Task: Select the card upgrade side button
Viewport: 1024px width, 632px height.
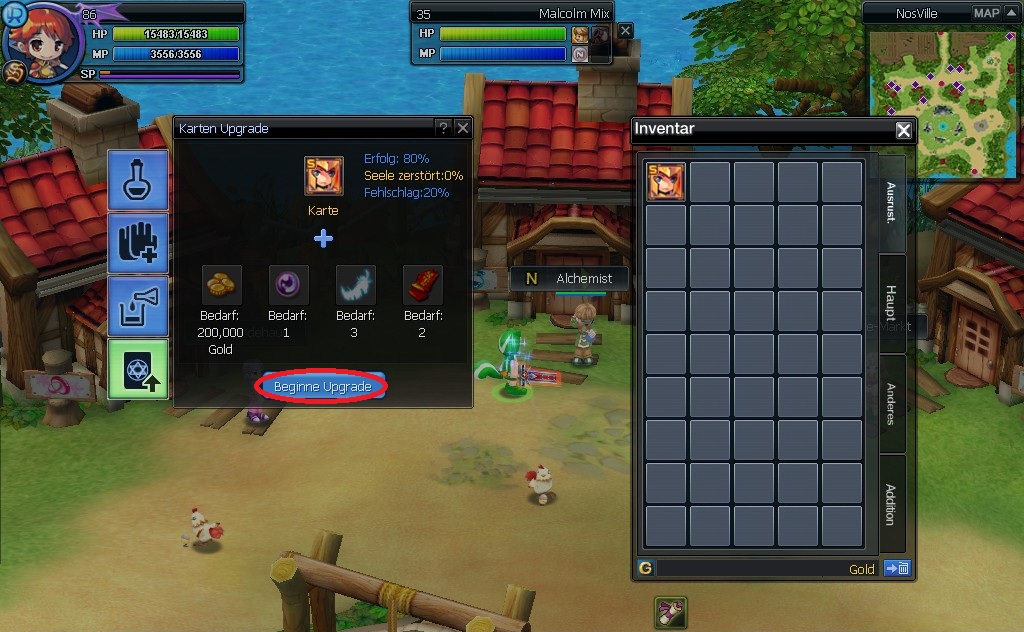Action: click(x=138, y=369)
